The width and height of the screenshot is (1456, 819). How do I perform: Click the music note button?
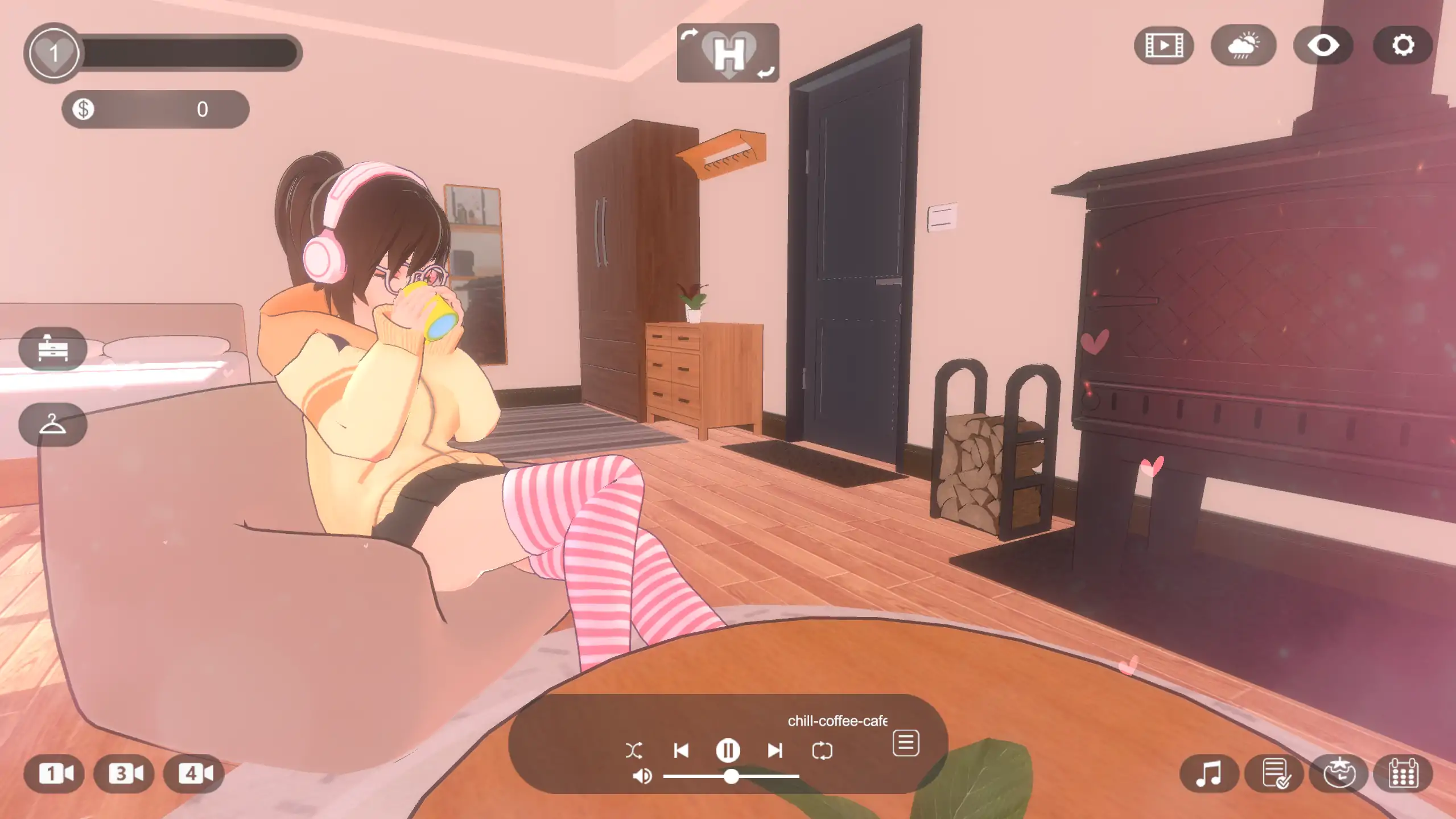1208,773
